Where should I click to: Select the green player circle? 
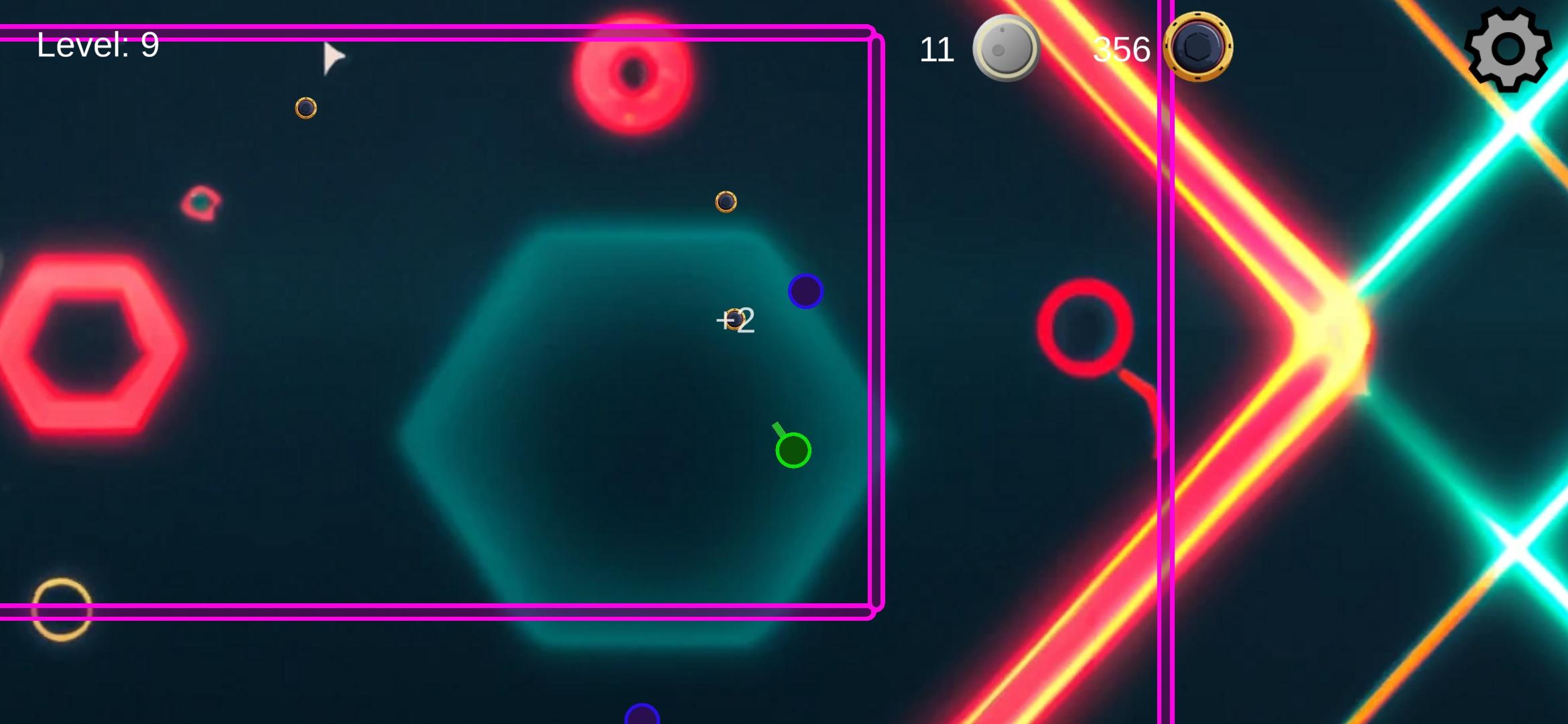pos(793,450)
